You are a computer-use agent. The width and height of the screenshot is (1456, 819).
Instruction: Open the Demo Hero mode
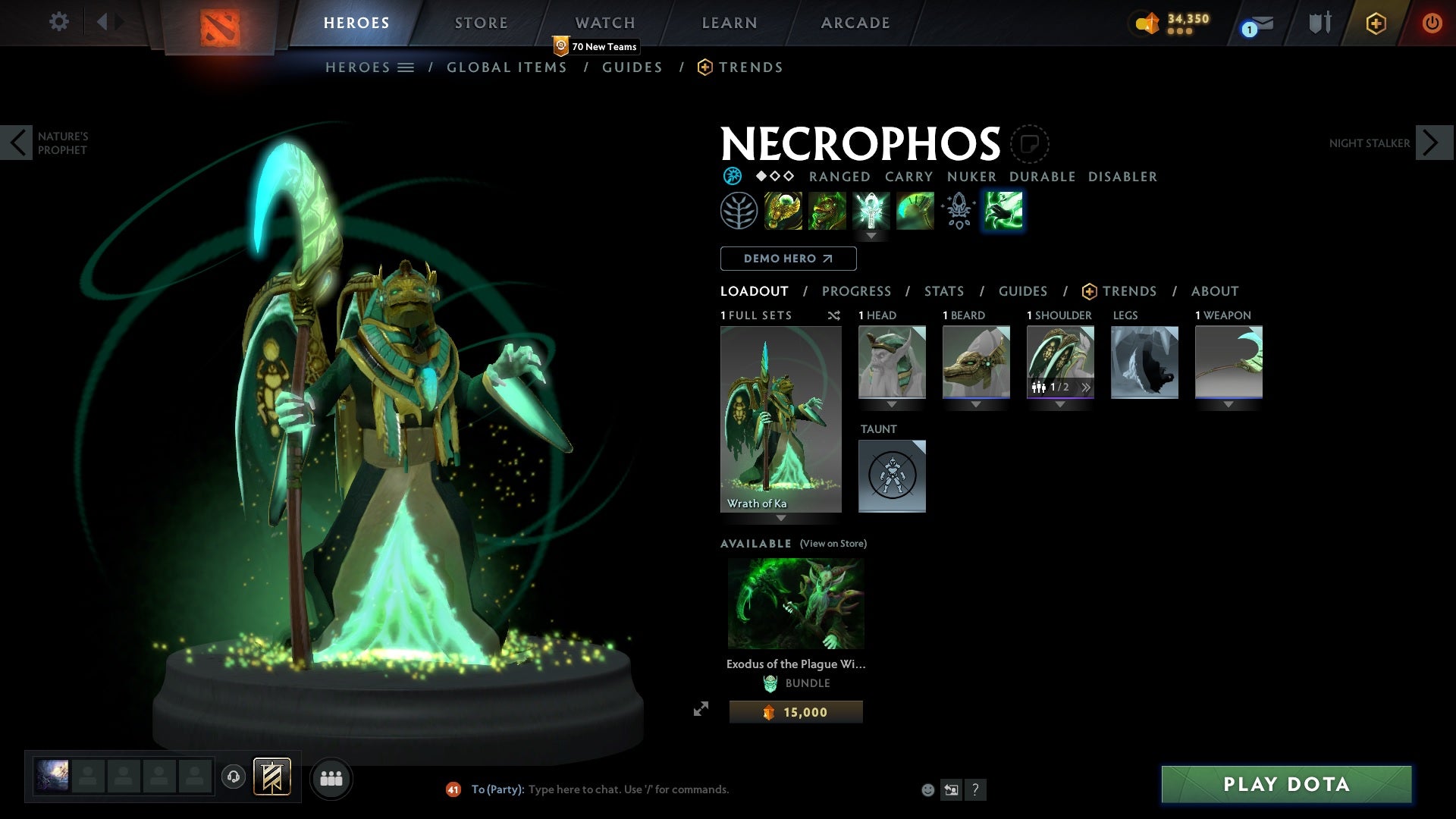pyautogui.click(x=788, y=259)
